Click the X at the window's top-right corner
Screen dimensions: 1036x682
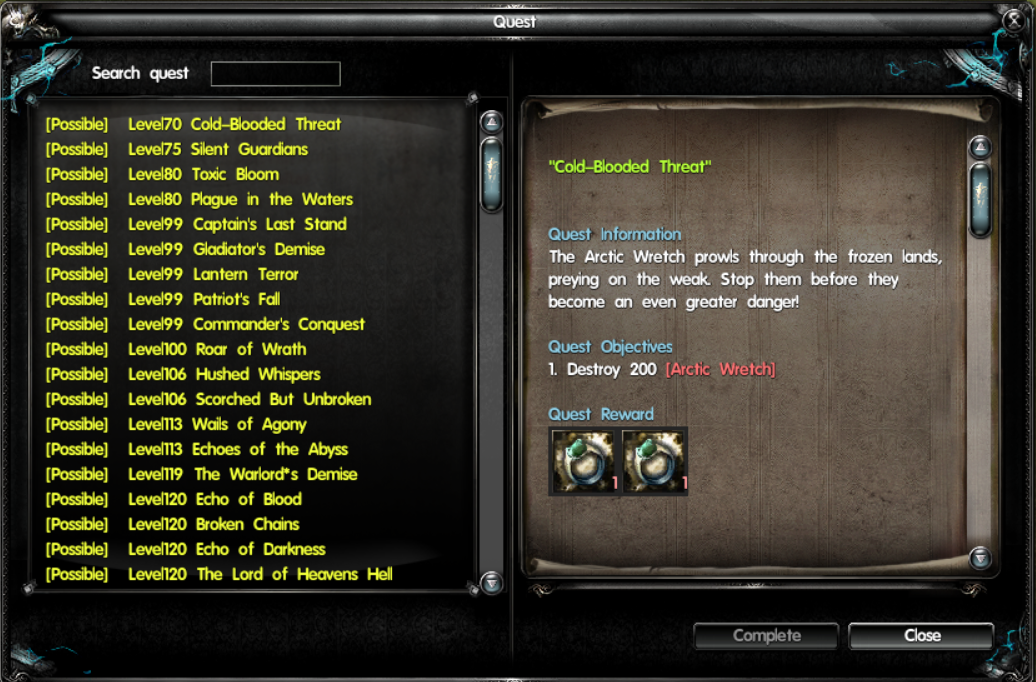coord(1011,19)
